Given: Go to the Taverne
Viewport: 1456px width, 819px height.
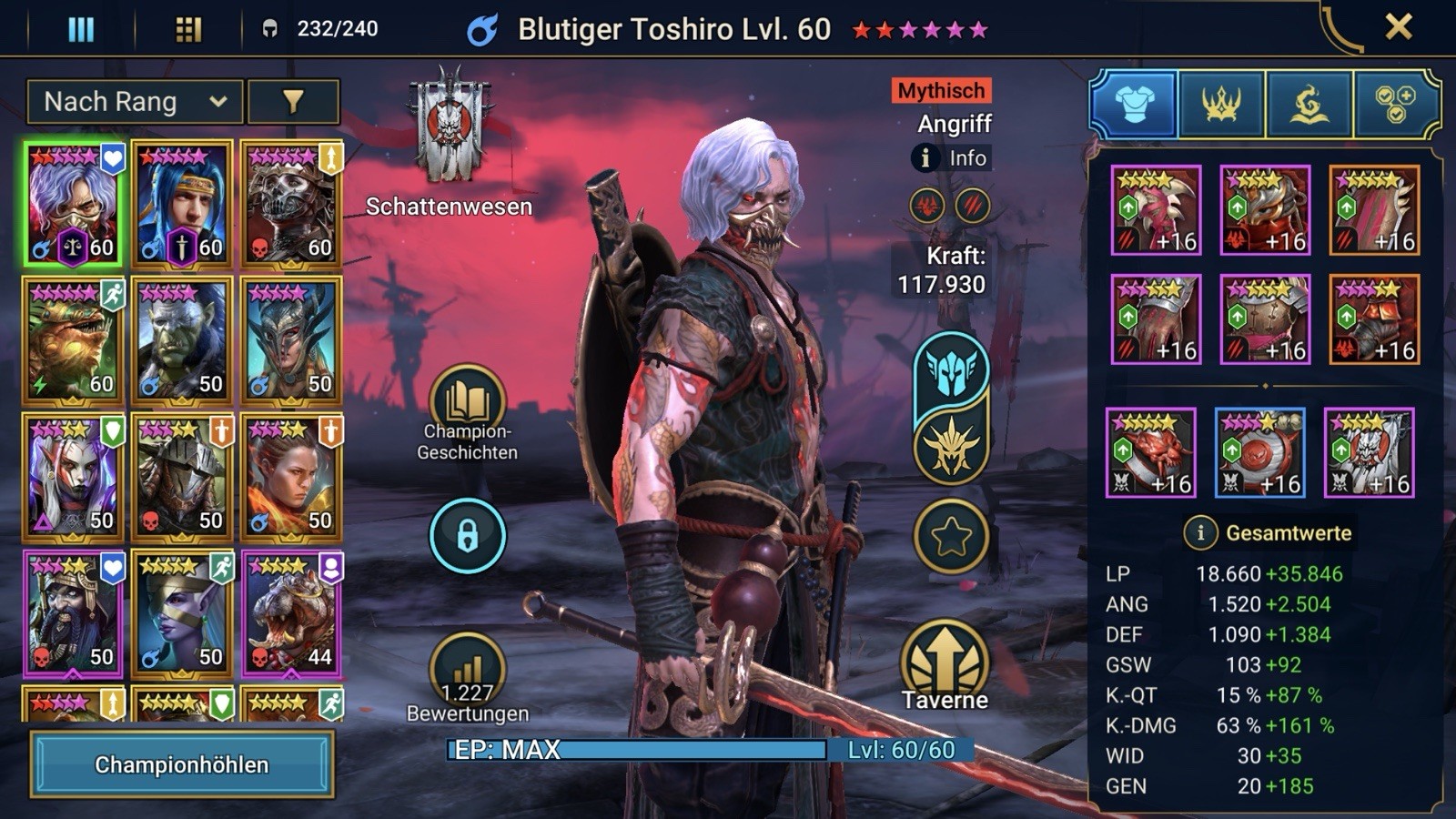Looking at the screenshot, I should pyautogui.click(x=945, y=662).
